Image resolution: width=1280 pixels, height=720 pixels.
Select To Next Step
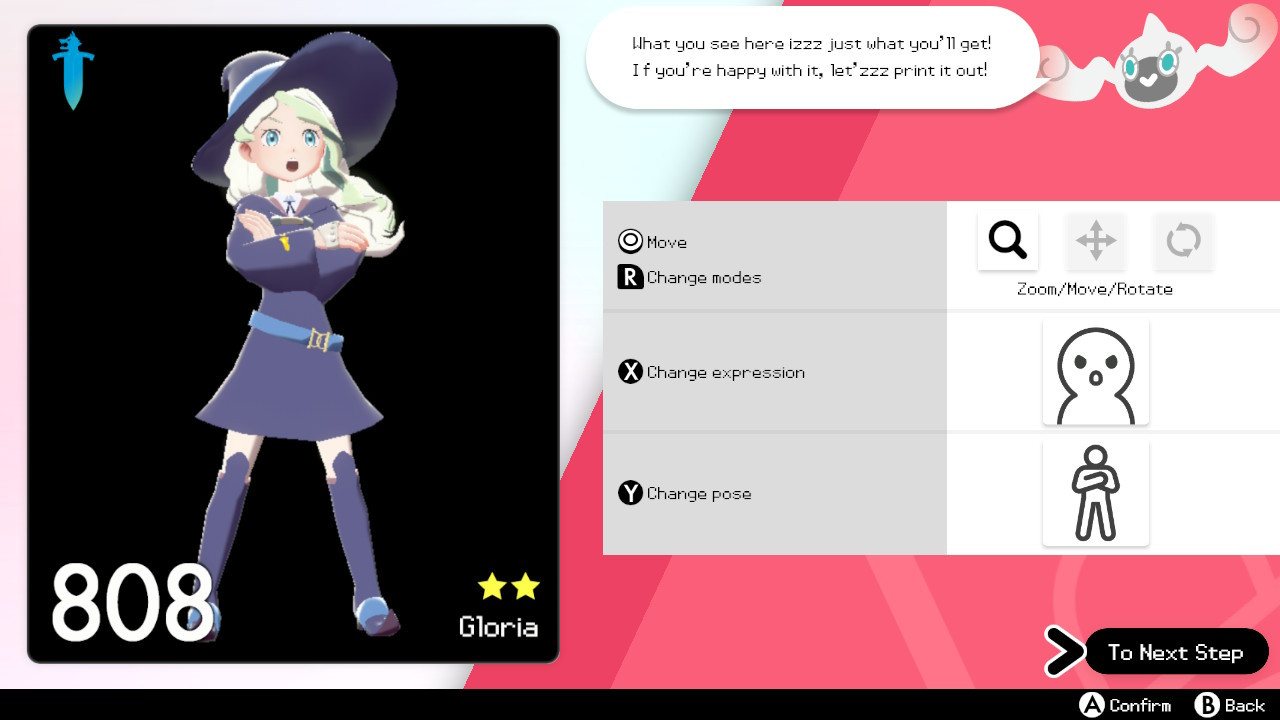pos(1176,652)
